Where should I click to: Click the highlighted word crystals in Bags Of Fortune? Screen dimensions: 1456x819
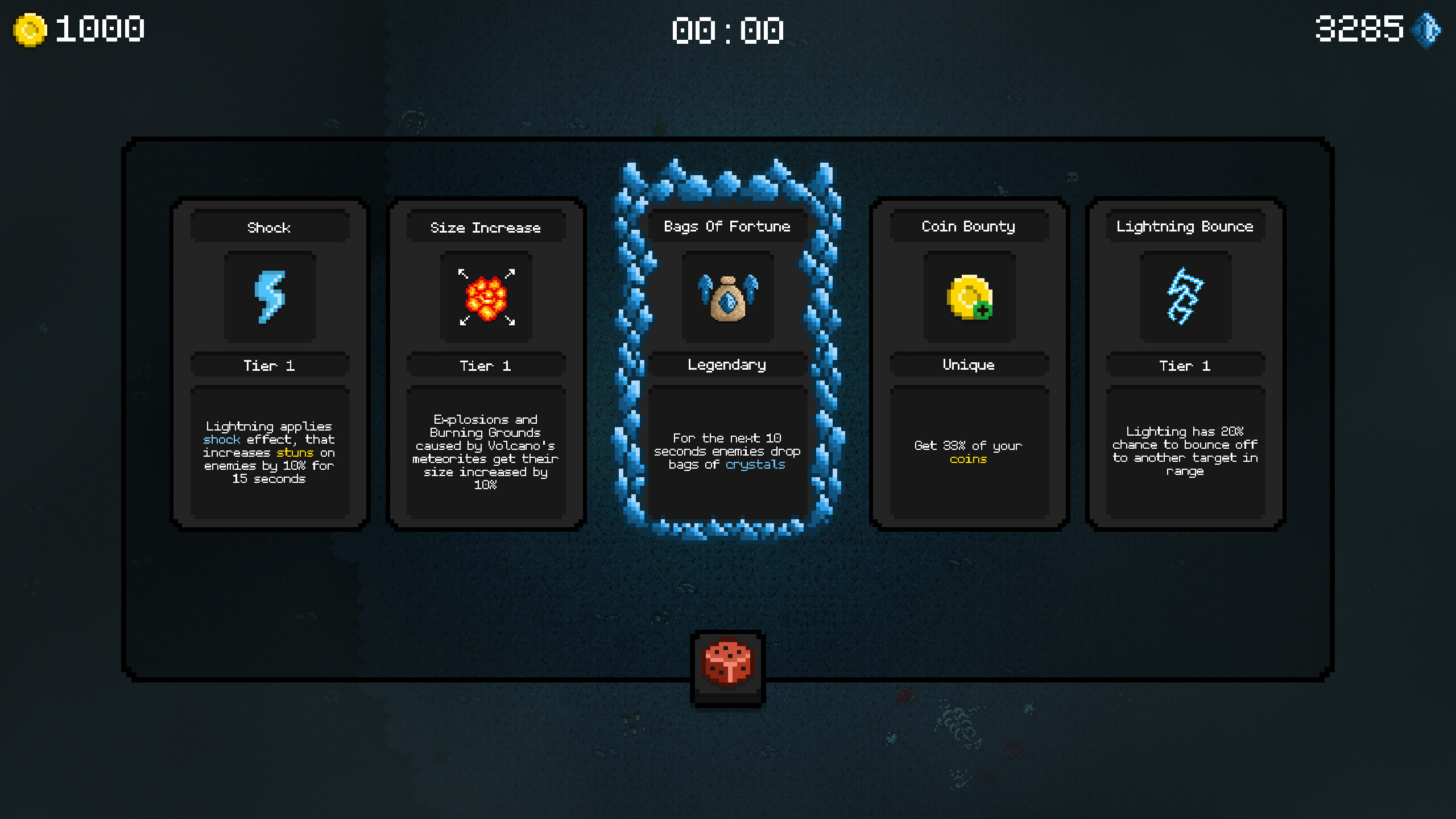[x=756, y=464]
